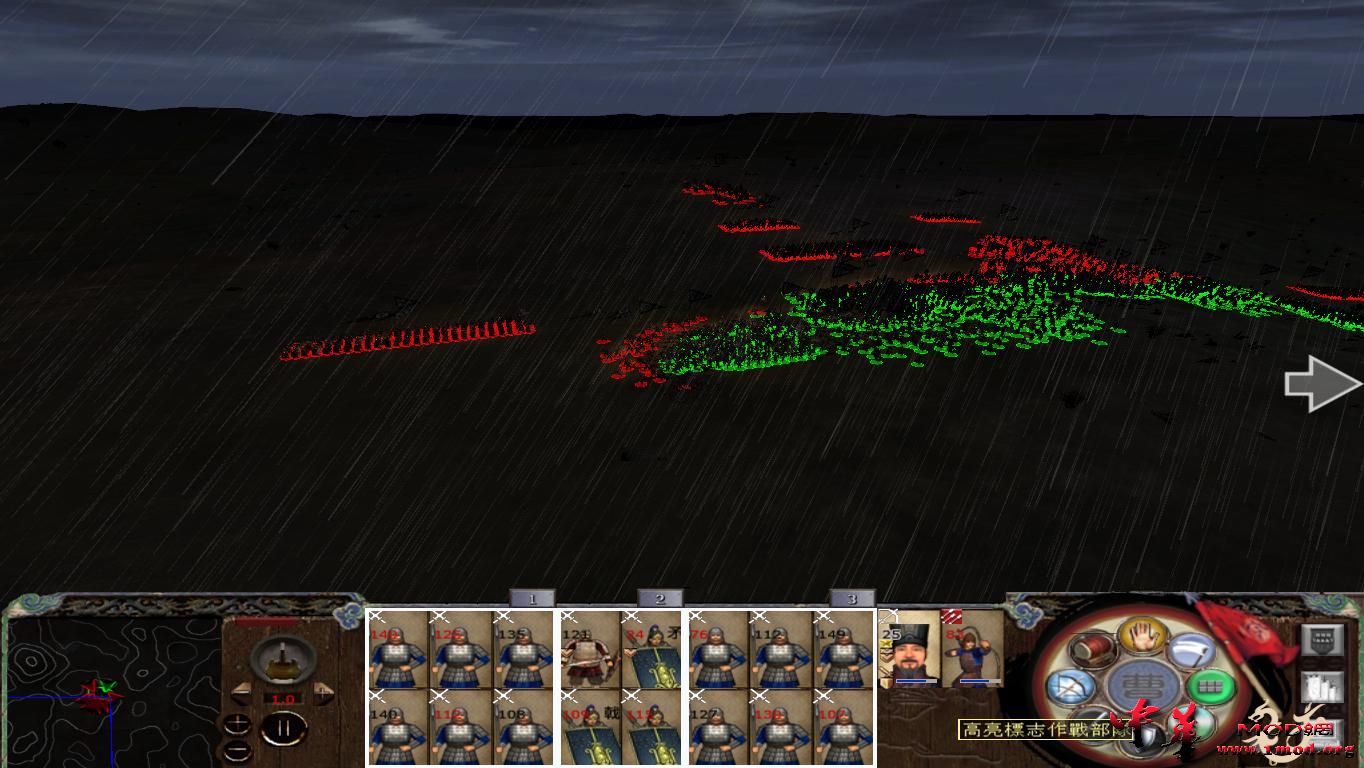Click the halberd weapon icon on the command wheel
Image resolution: width=1364 pixels, height=768 pixels.
point(1189,650)
